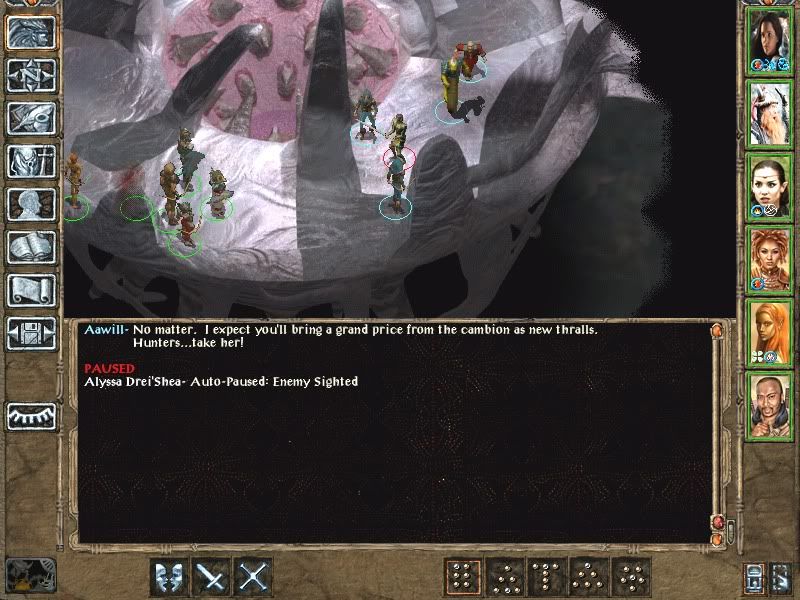Click the crossed swords button

(254, 577)
